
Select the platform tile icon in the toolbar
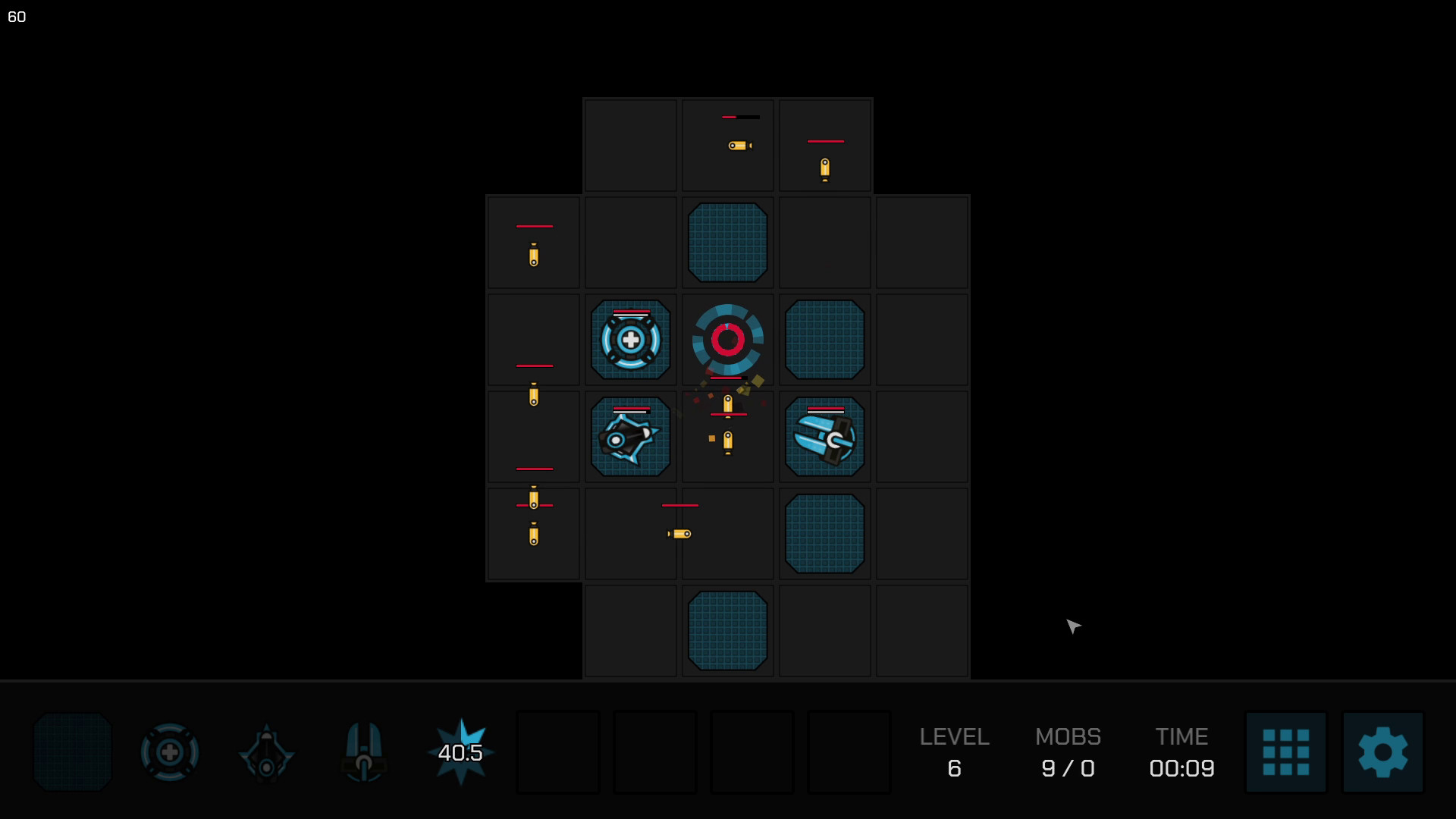pyautogui.click(x=72, y=752)
